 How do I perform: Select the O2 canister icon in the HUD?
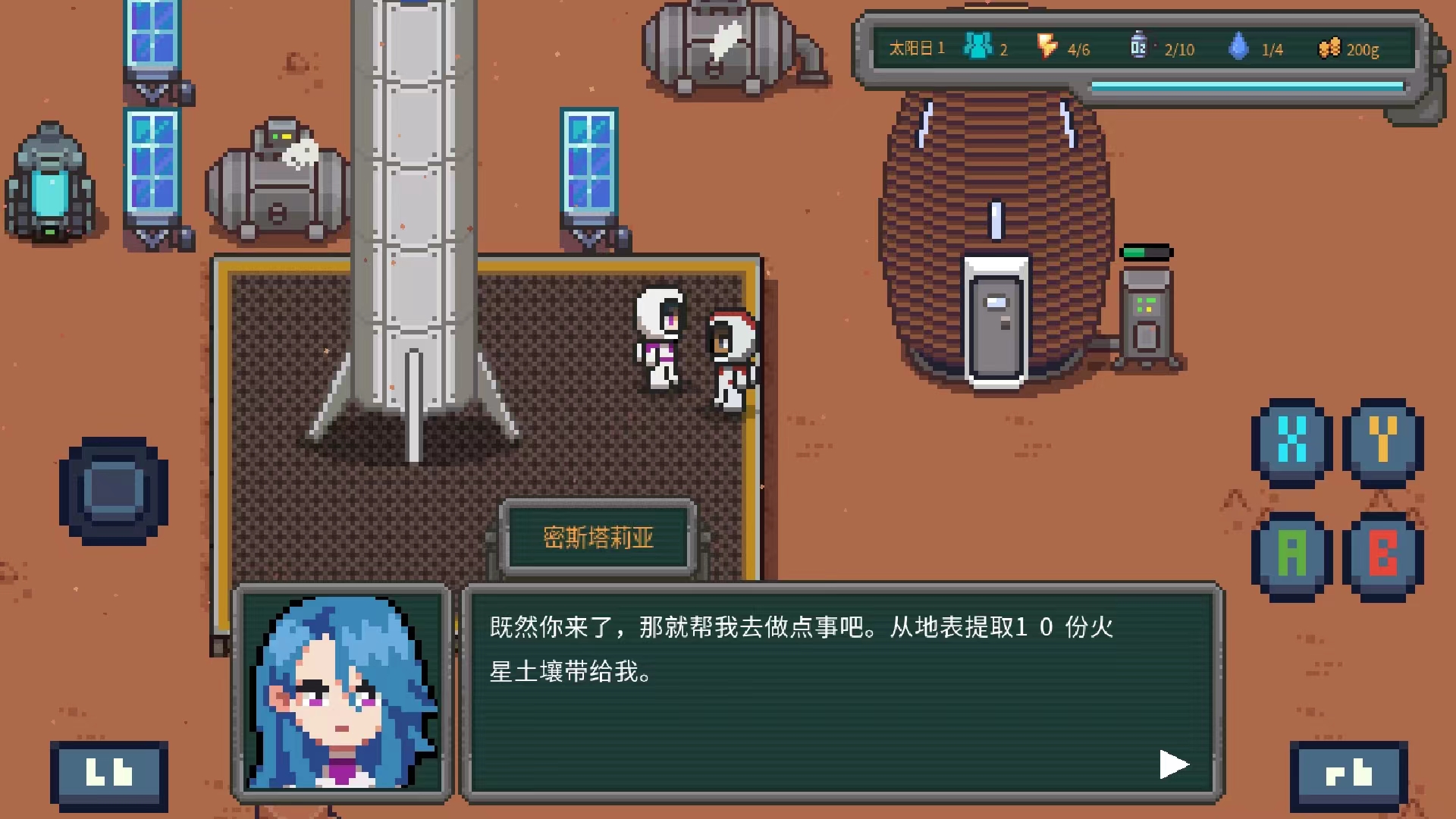[x=1138, y=47]
